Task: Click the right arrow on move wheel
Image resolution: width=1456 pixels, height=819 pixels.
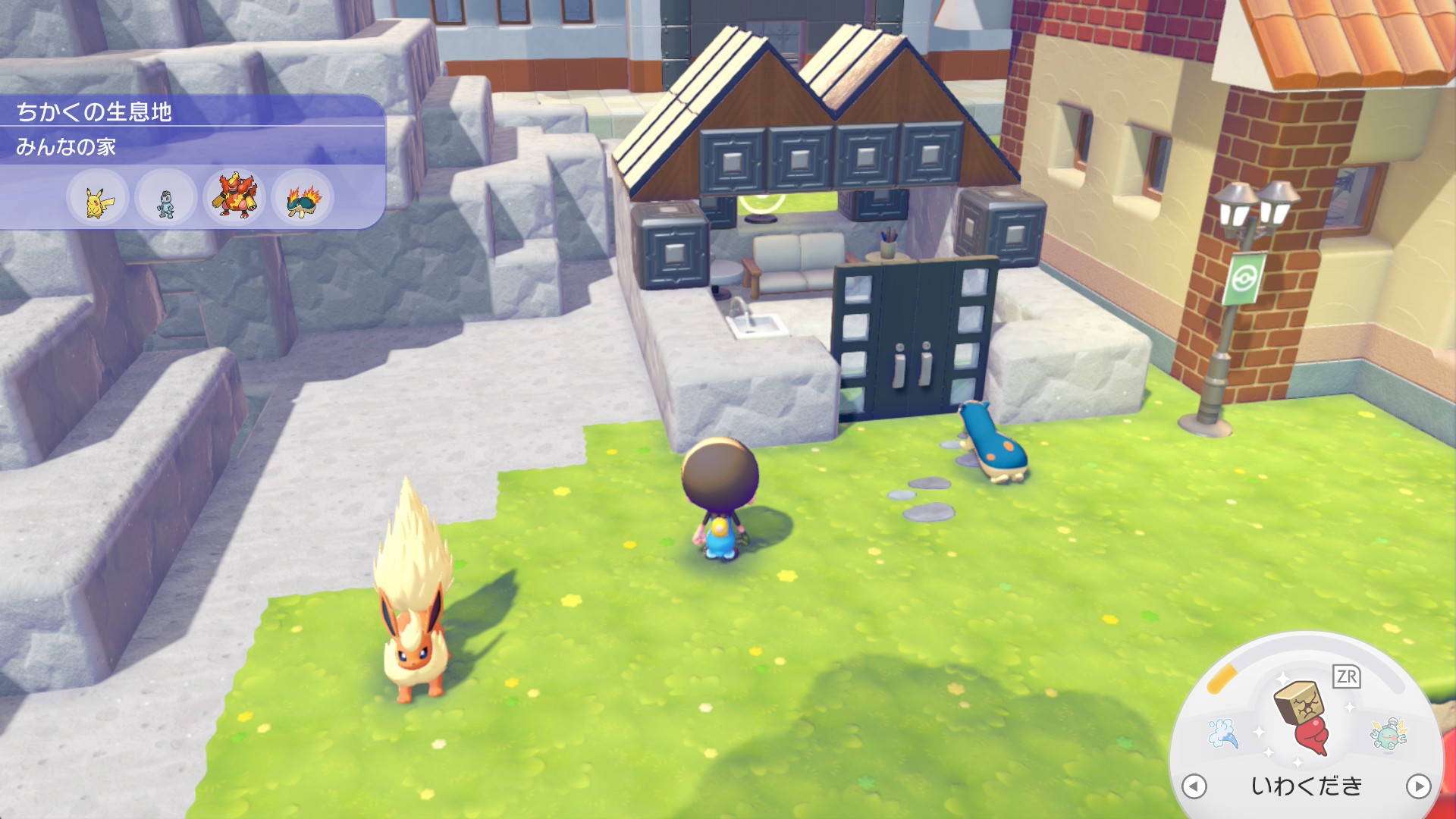Action: click(x=1418, y=786)
